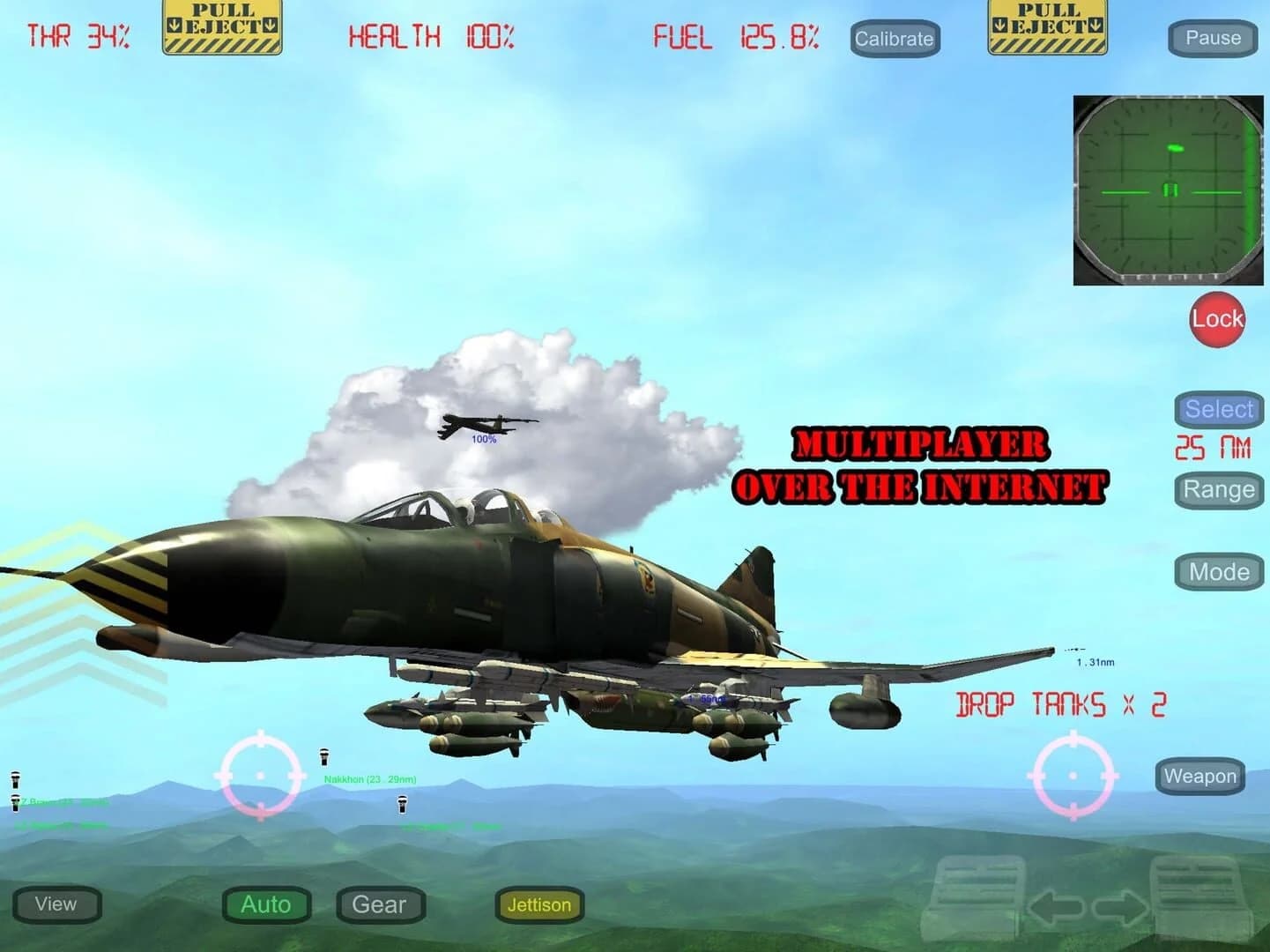This screenshot has height=952, width=1270.
Task: Switch radar Mode
Action: click(x=1219, y=571)
